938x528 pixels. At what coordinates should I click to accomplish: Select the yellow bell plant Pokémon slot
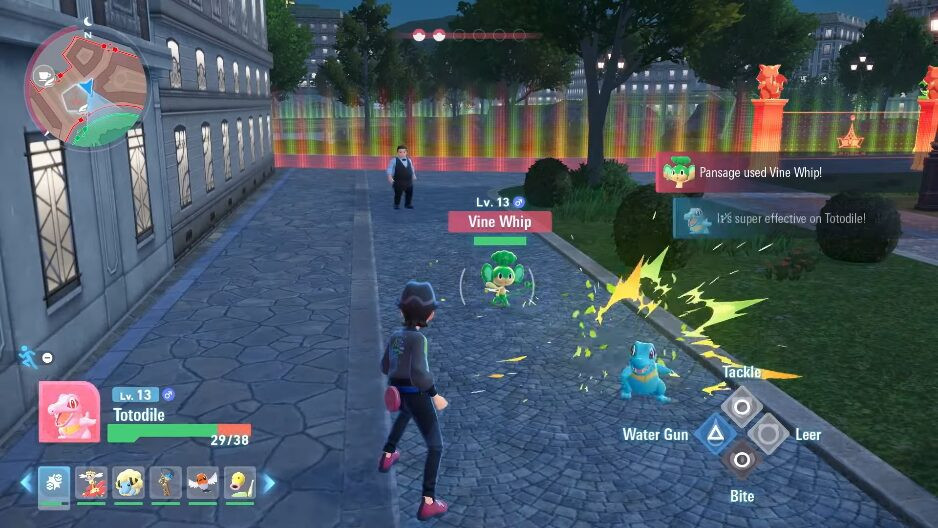click(239, 484)
